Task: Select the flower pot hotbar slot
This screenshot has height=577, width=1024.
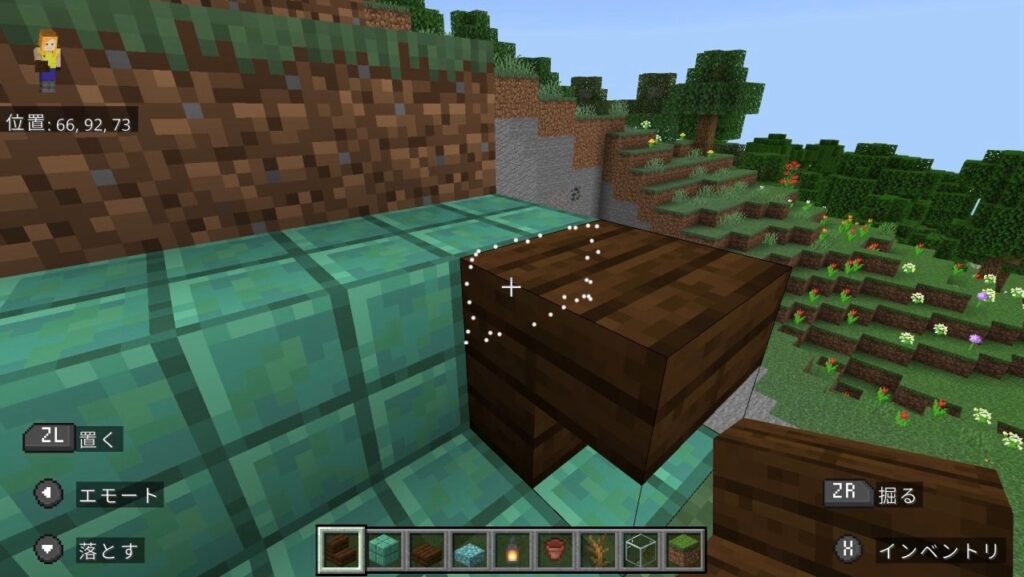Action: click(555, 550)
